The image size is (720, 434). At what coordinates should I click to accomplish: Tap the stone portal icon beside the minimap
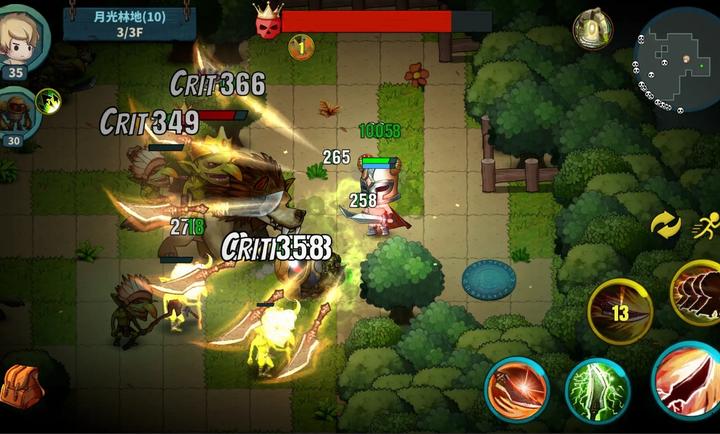(592, 28)
